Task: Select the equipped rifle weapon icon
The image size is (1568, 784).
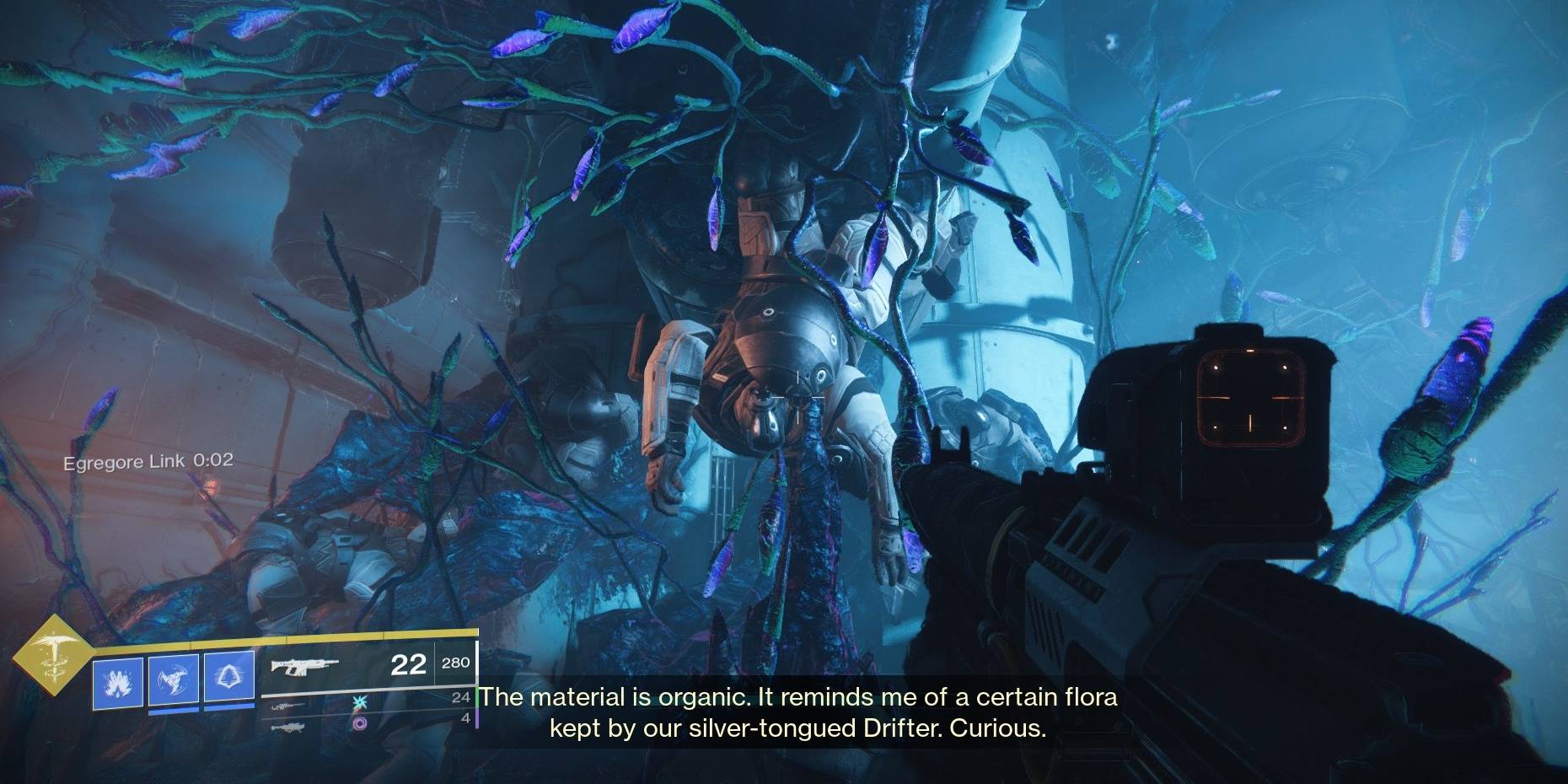Action: [303, 667]
